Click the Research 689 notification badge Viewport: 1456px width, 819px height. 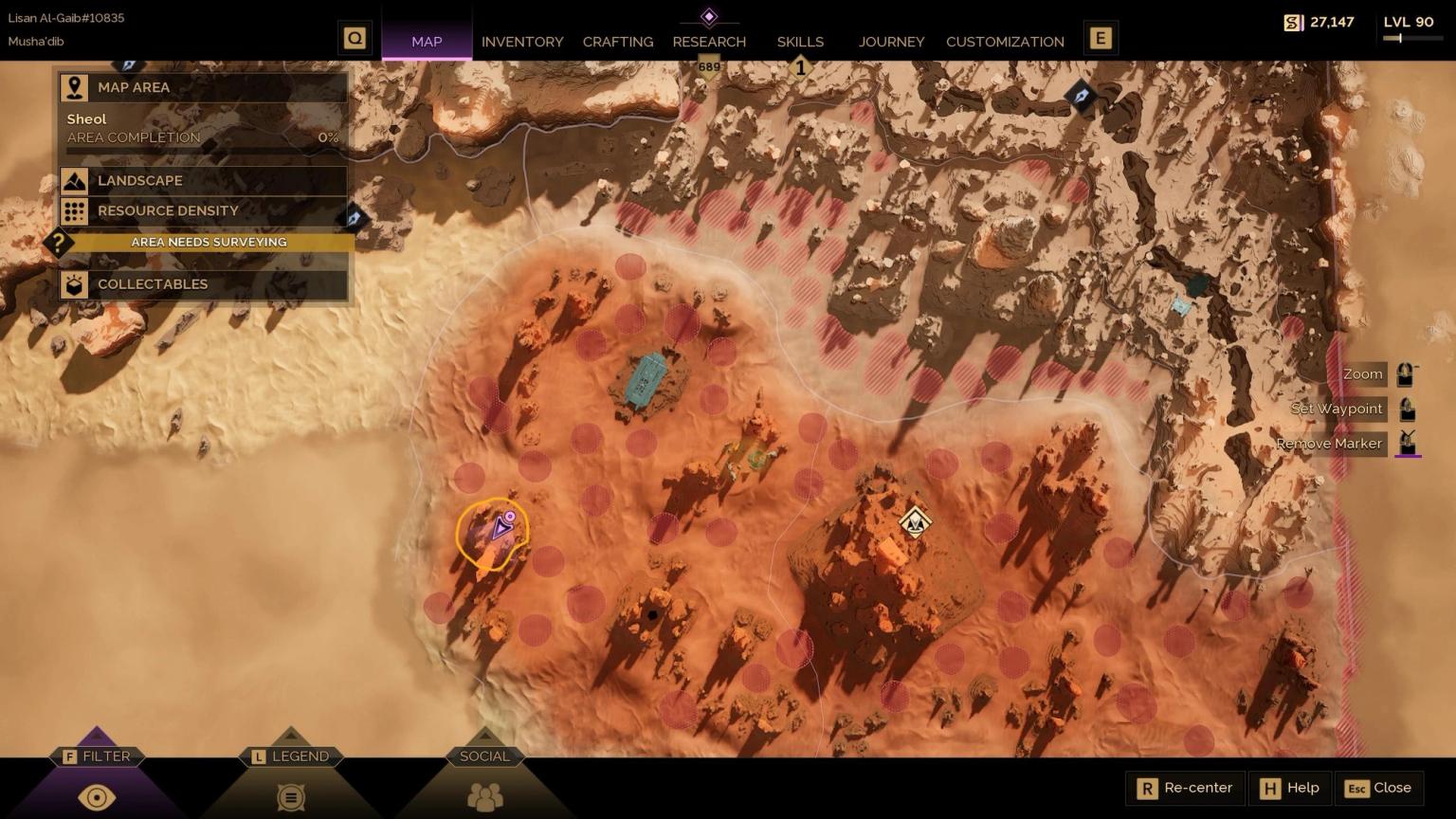(x=708, y=66)
